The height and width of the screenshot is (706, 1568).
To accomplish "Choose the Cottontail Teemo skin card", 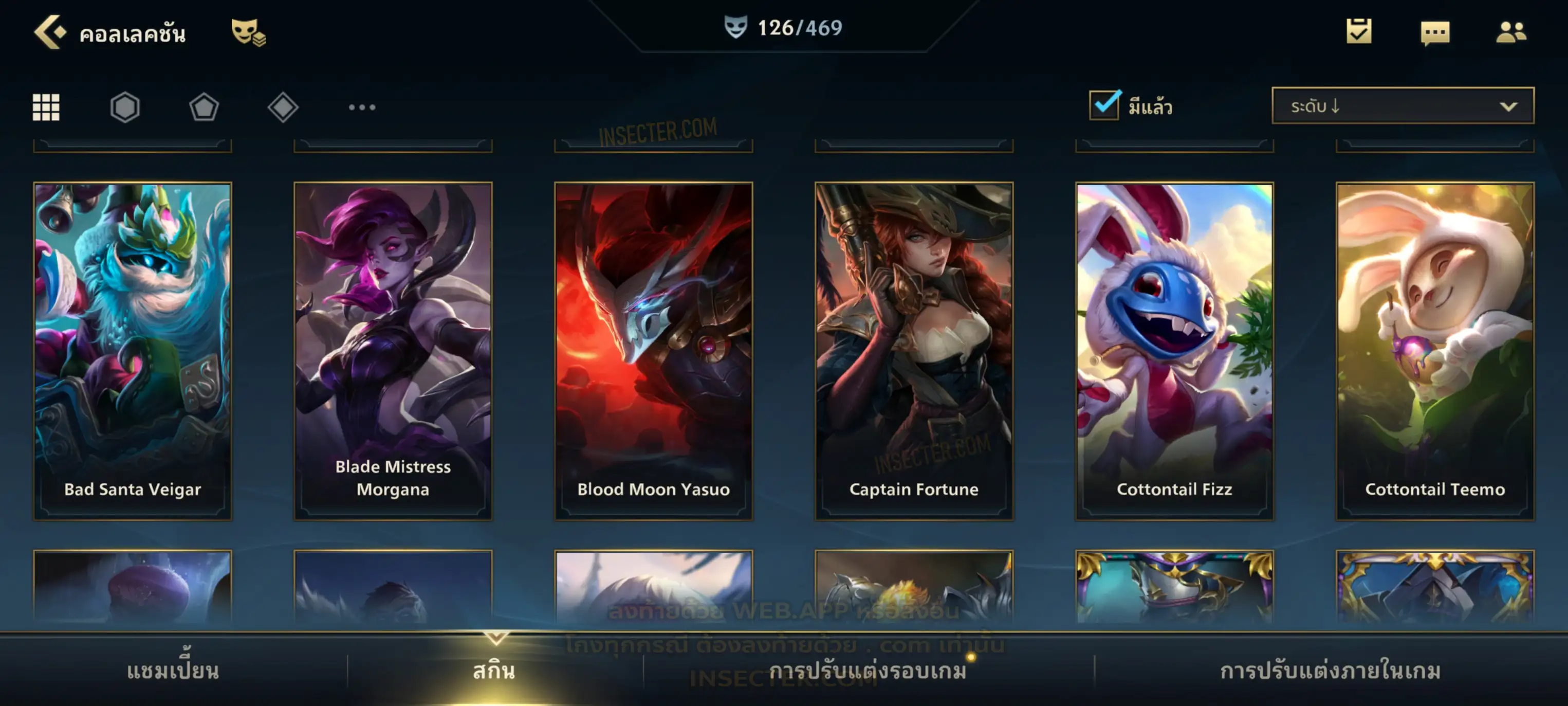I will (x=1435, y=351).
